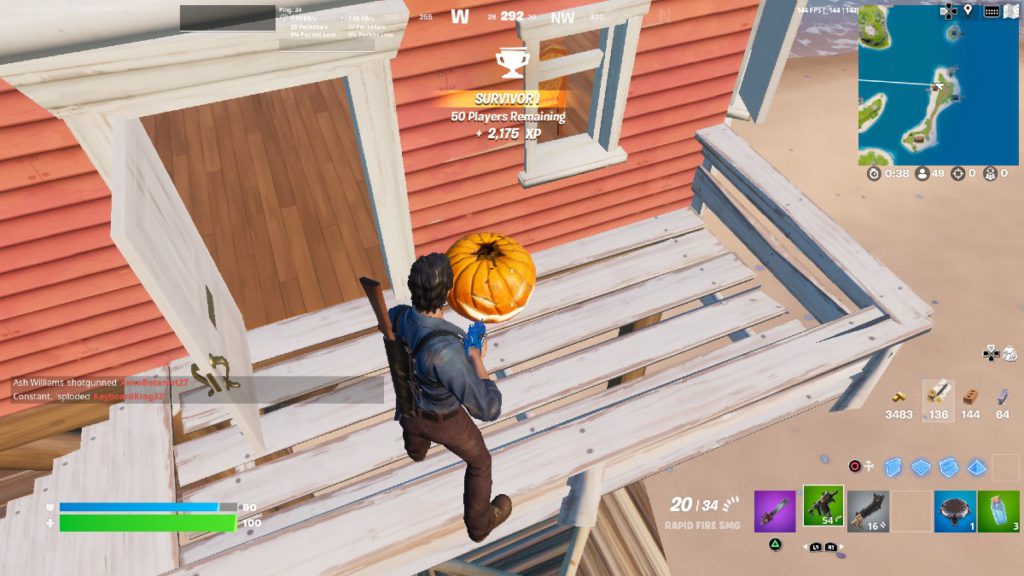Choose the stairs building piece
The height and width of the screenshot is (576, 1024).
(x=948, y=467)
